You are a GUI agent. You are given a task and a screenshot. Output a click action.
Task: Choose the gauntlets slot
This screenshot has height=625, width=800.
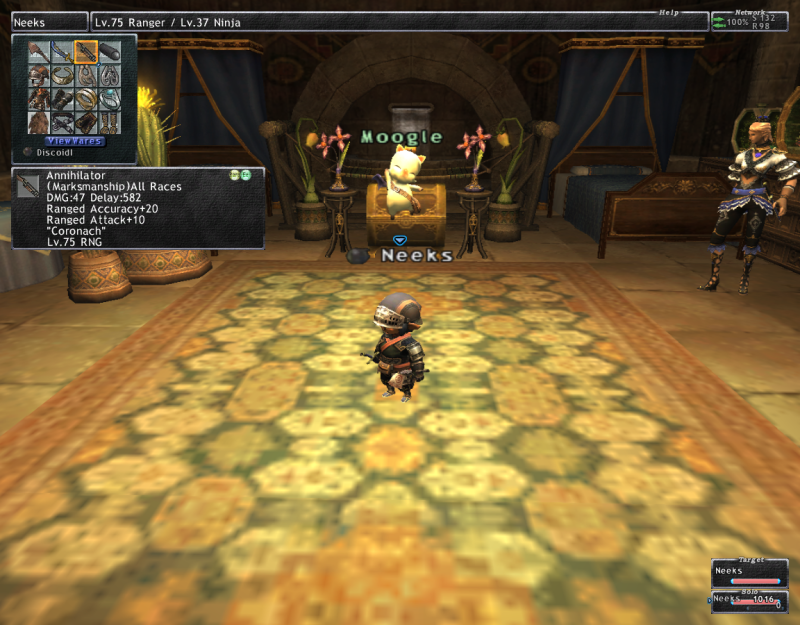click(62, 98)
